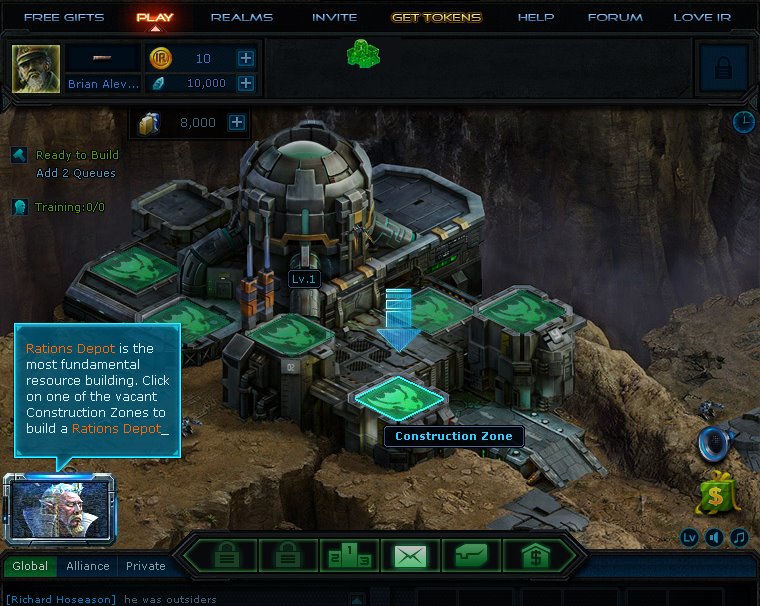Open the mail envelope button
The height and width of the screenshot is (606, 760).
(410, 555)
